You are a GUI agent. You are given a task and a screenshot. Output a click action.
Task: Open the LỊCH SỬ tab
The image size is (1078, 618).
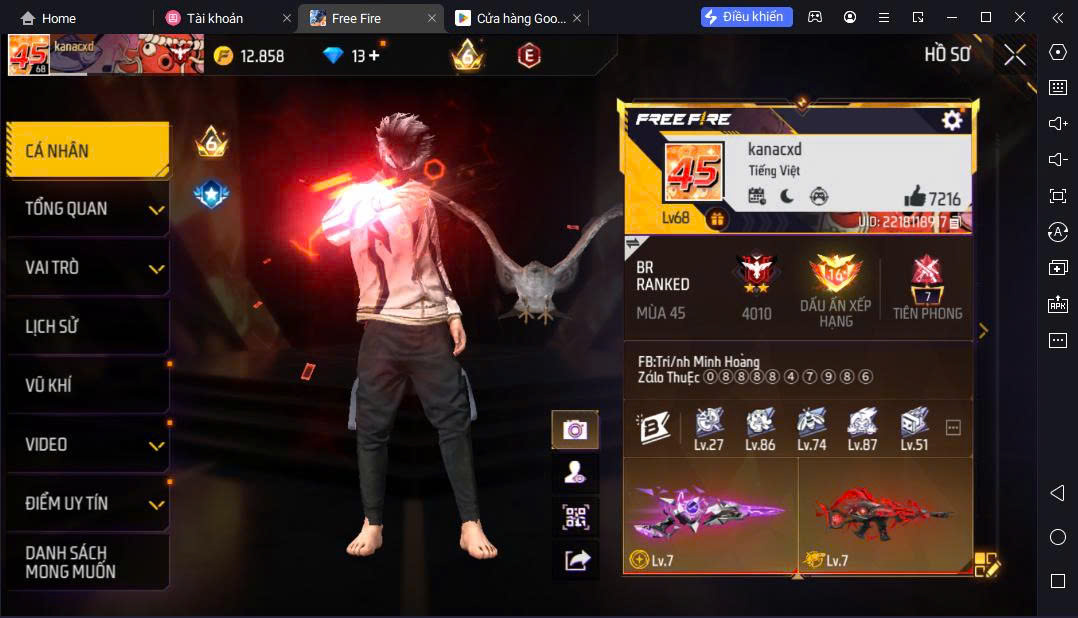pyautogui.click(x=87, y=327)
